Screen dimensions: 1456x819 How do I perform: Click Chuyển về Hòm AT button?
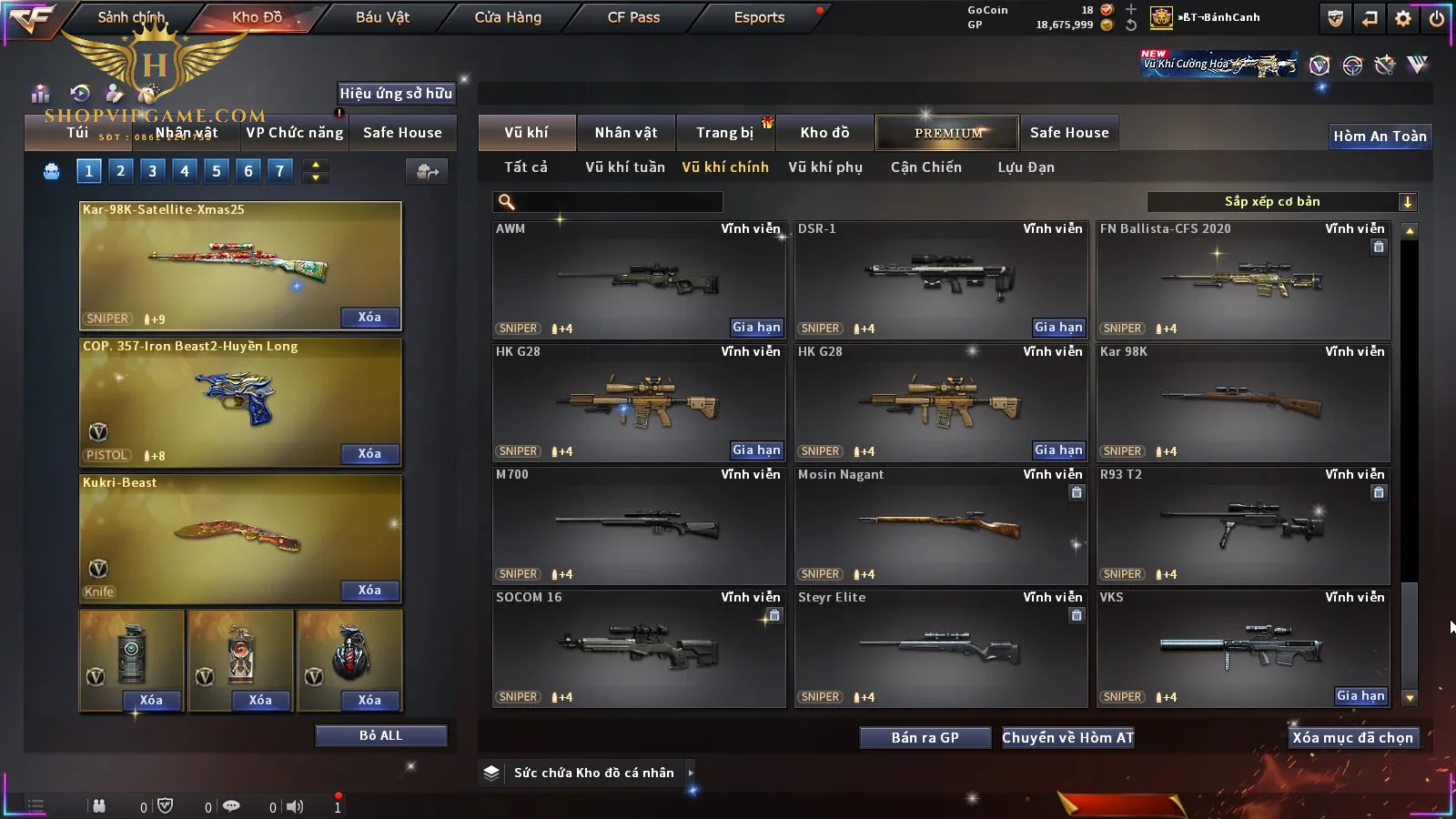(1067, 737)
